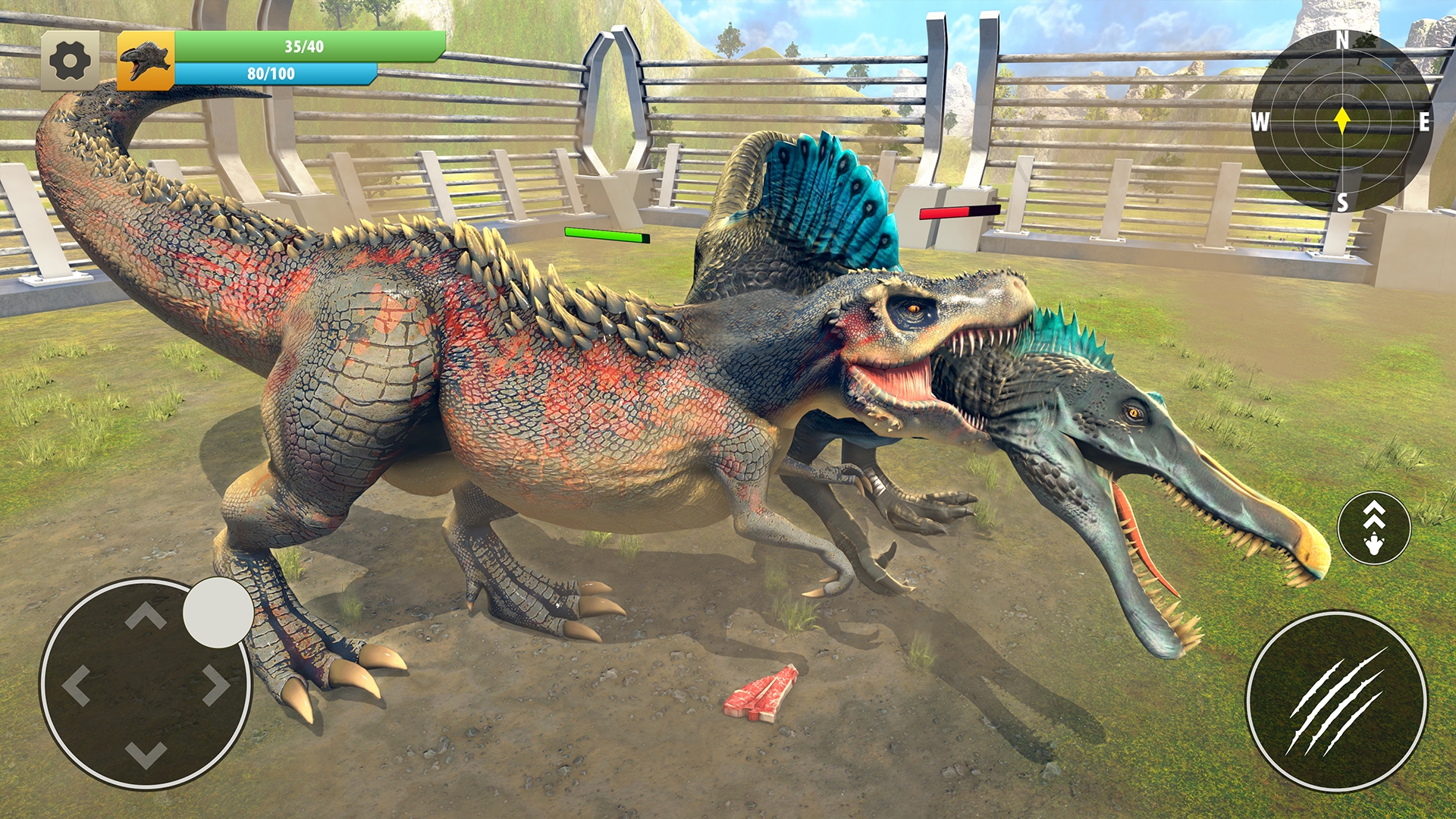
Task: Activate the jump arrows button
Action: pos(1373,528)
